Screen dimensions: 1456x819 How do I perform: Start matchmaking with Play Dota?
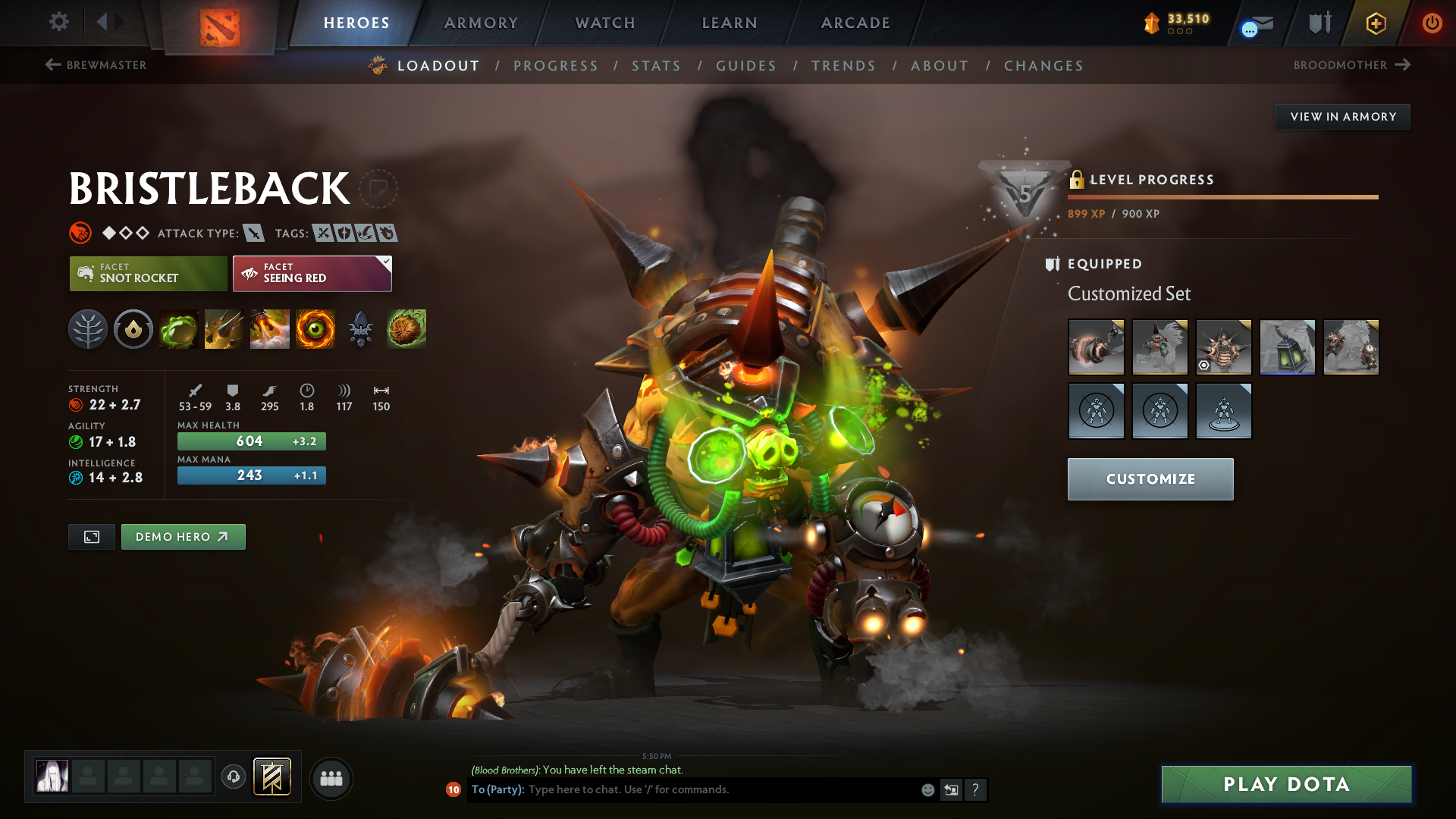click(x=1286, y=784)
